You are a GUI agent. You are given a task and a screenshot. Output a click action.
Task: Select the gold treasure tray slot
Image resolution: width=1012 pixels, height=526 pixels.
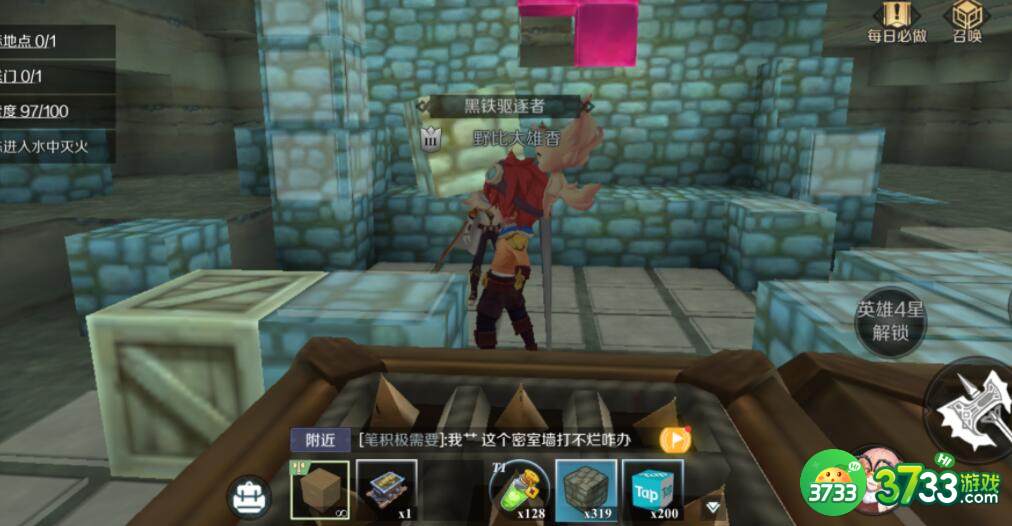coord(386,490)
